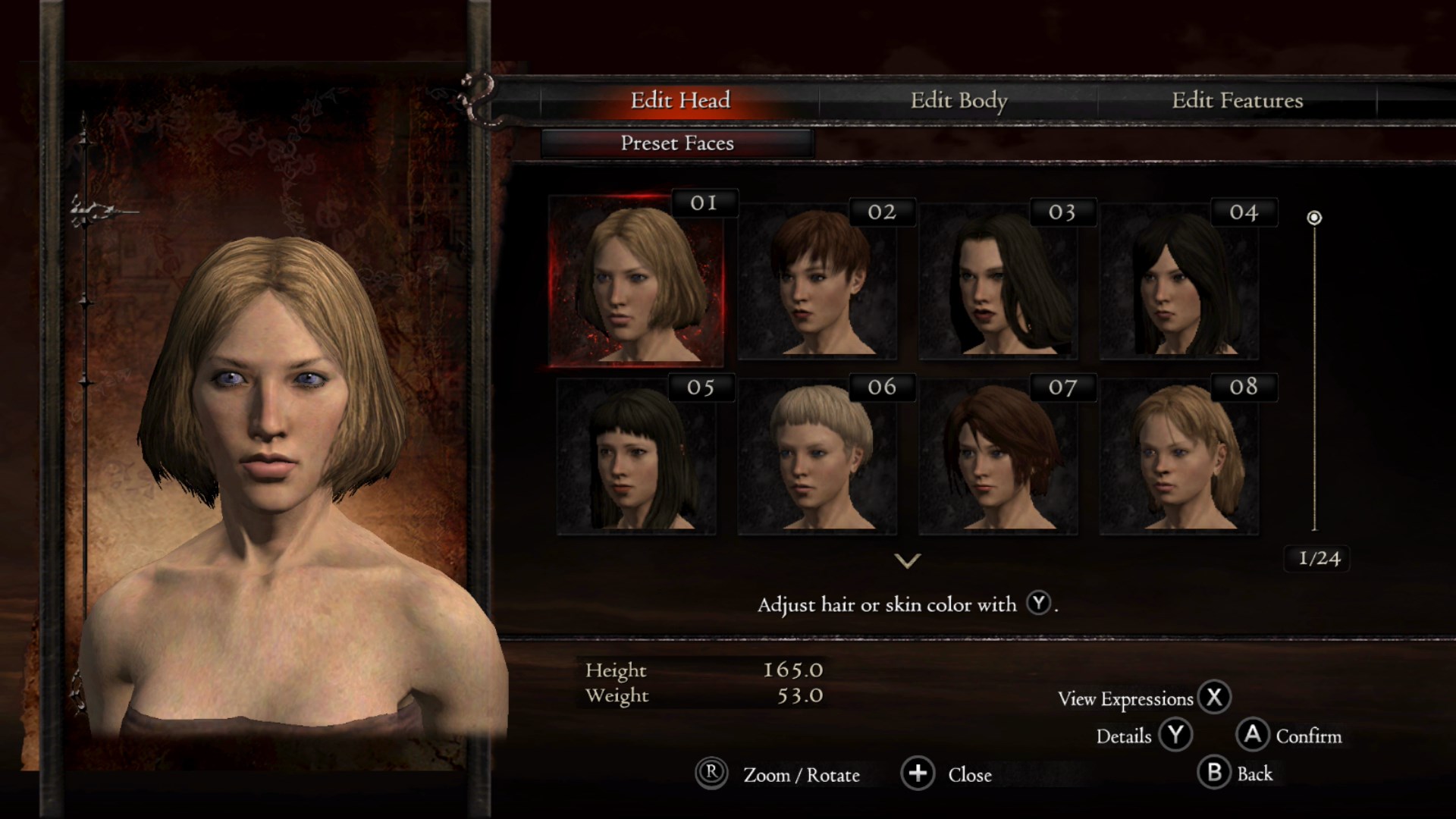
Task: Click the preset list scrollbar handle
Action: 1314,218
